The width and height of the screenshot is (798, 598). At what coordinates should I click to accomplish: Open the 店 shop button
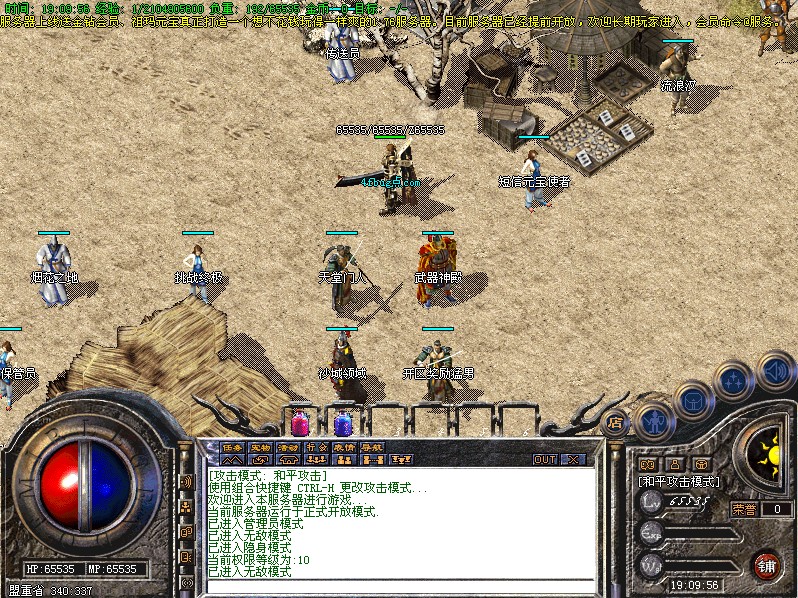(x=614, y=423)
